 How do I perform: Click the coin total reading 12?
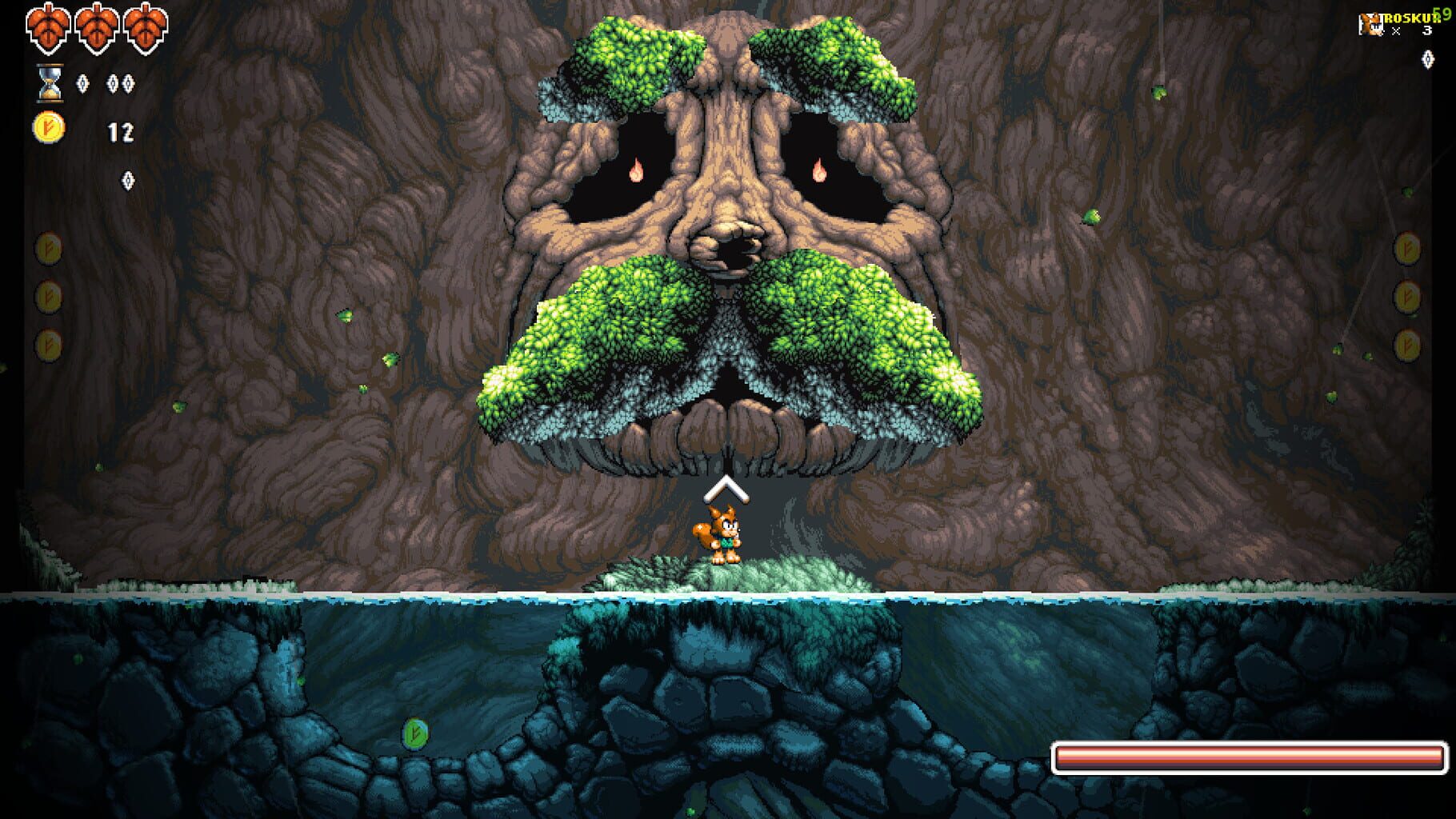120,130
